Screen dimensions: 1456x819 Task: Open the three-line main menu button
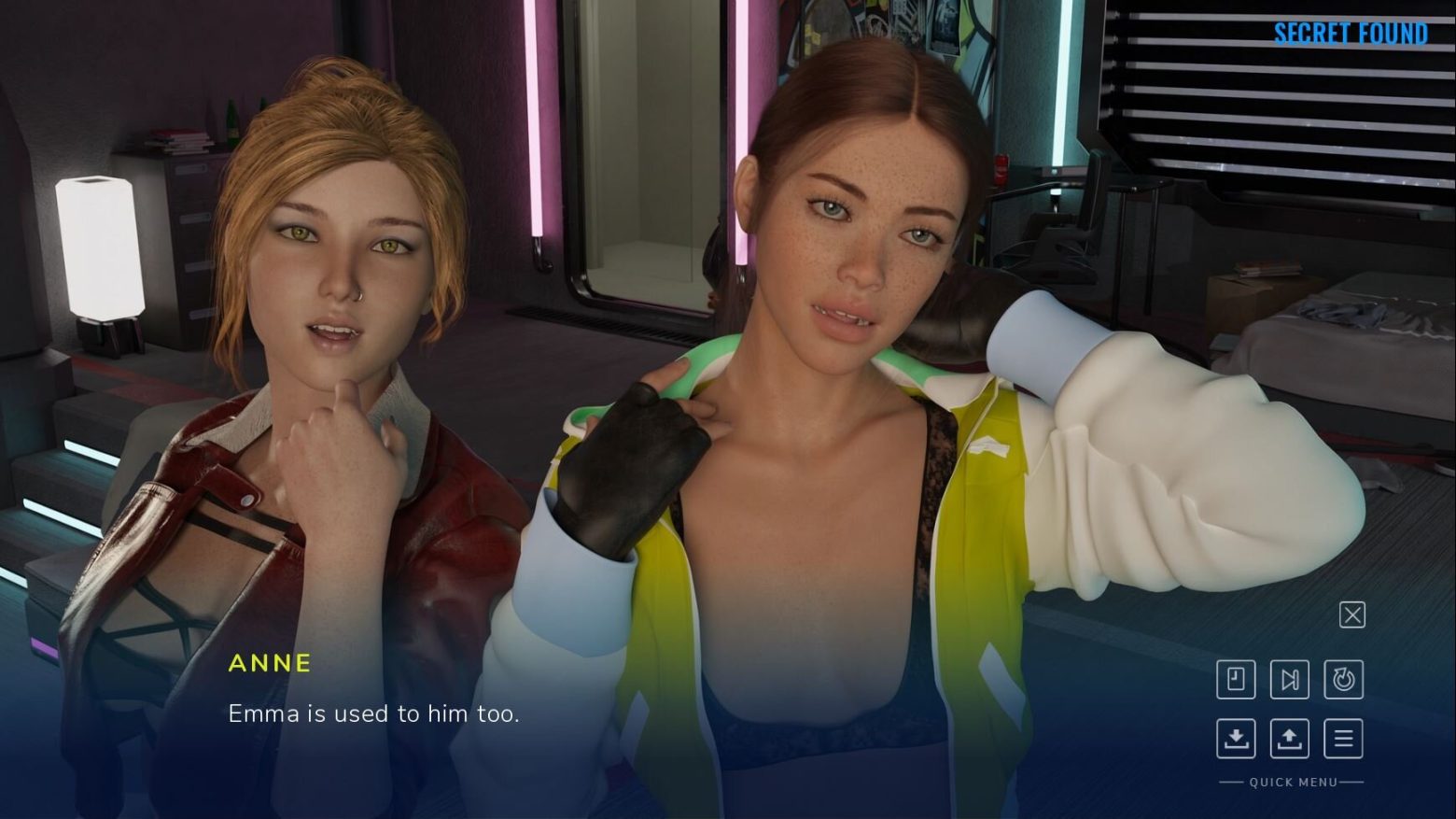(x=1343, y=738)
